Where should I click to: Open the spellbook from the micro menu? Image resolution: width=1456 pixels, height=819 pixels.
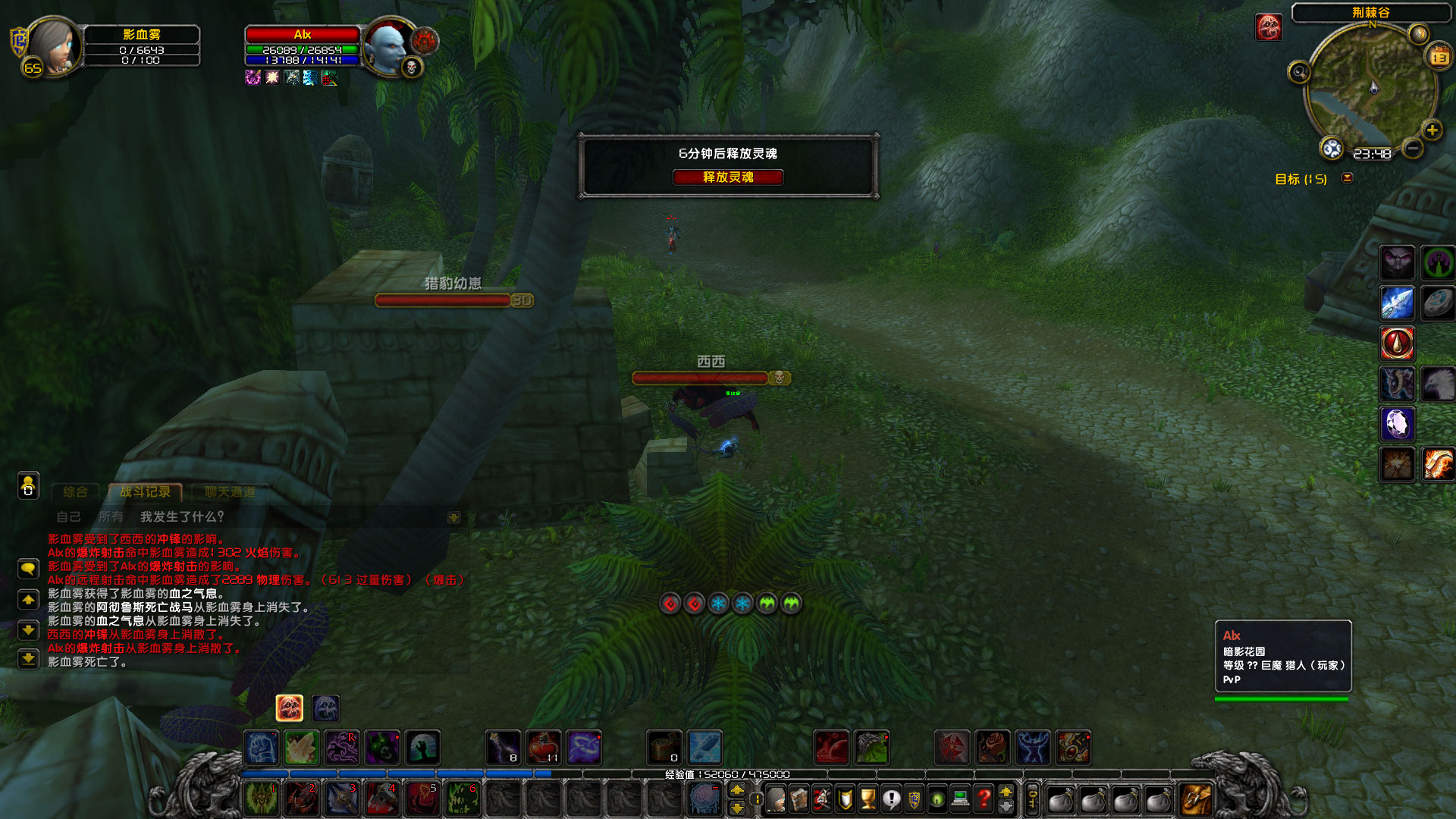pyautogui.click(x=799, y=799)
